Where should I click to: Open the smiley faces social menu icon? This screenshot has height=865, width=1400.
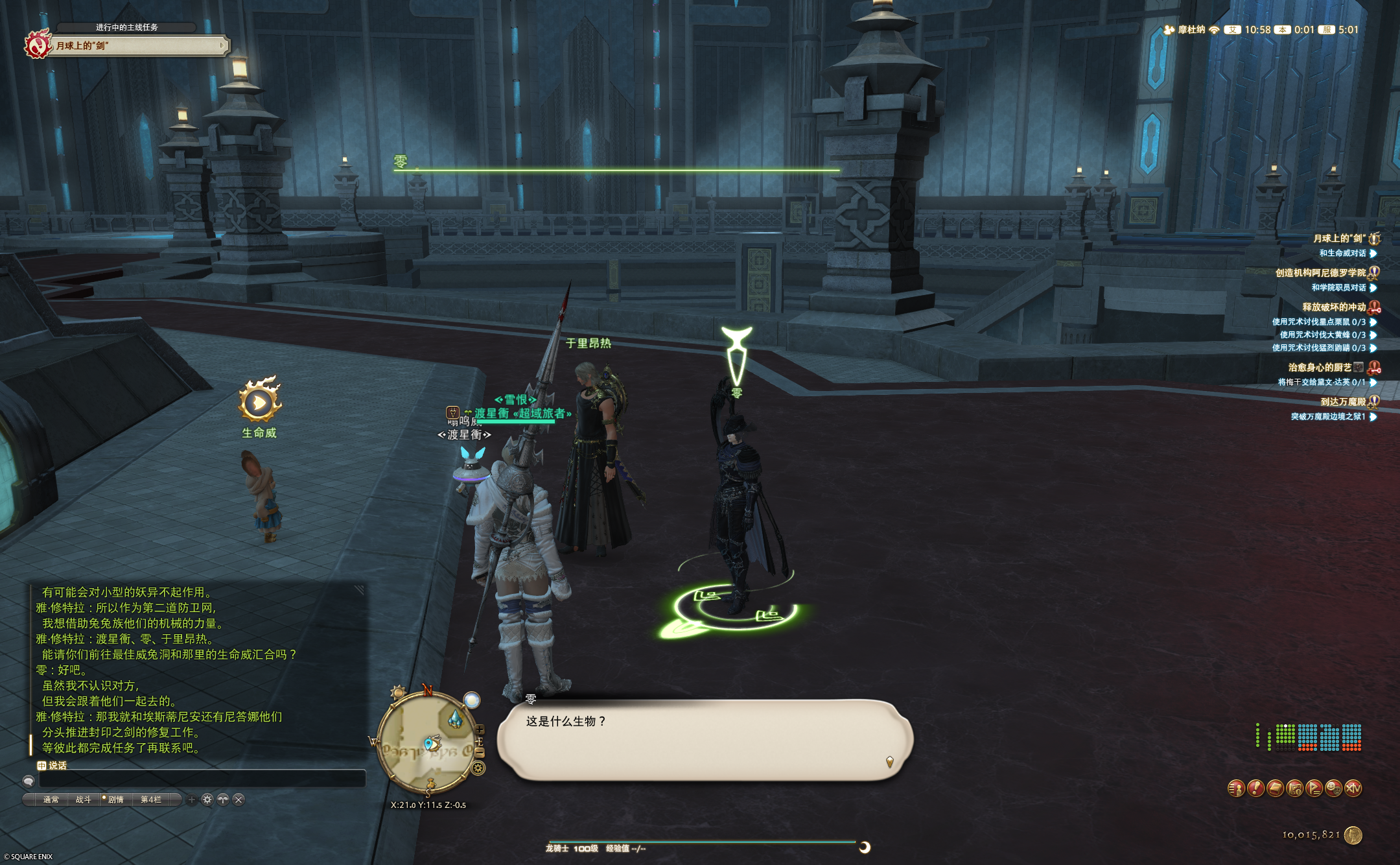(x=1333, y=788)
